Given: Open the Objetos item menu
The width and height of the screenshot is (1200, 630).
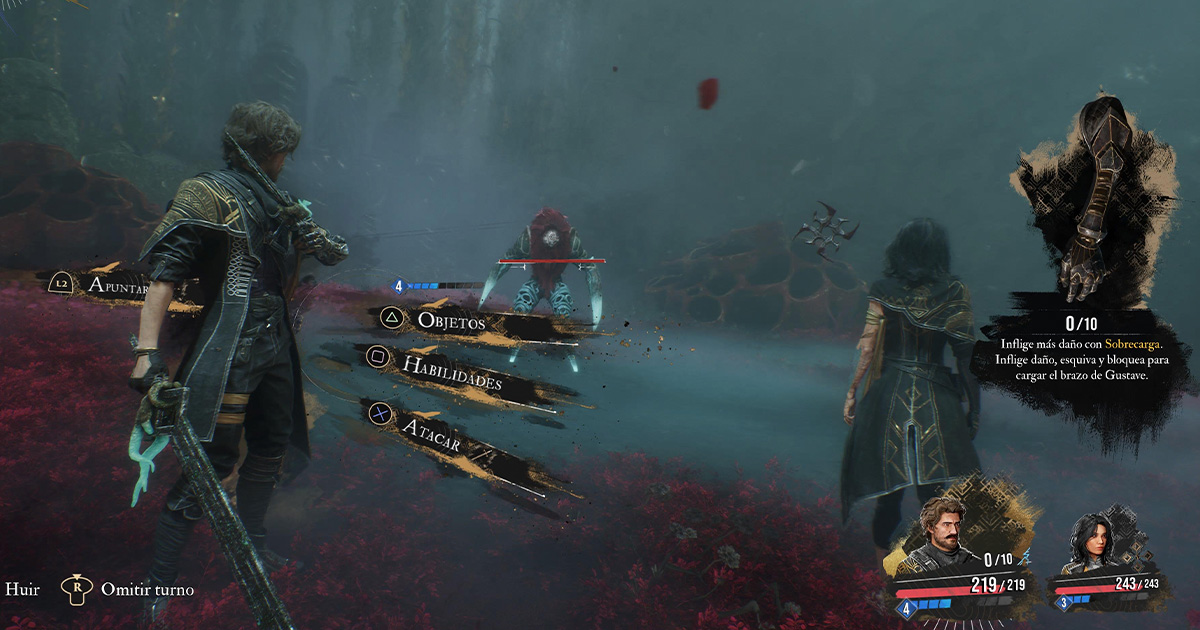Looking at the screenshot, I should click(x=450, y=322).
